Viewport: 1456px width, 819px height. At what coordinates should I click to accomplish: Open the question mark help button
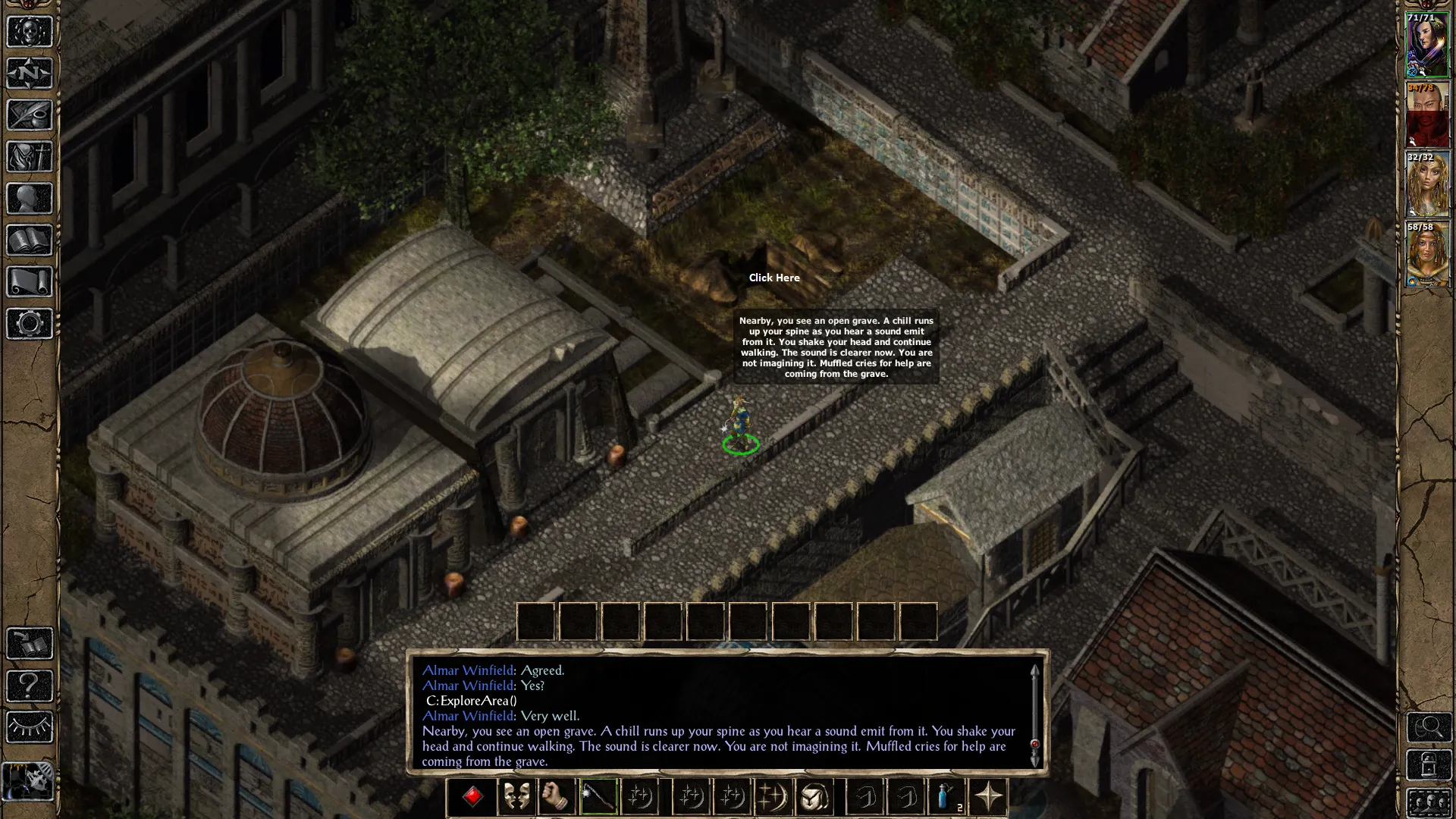[x=30, y=686]
